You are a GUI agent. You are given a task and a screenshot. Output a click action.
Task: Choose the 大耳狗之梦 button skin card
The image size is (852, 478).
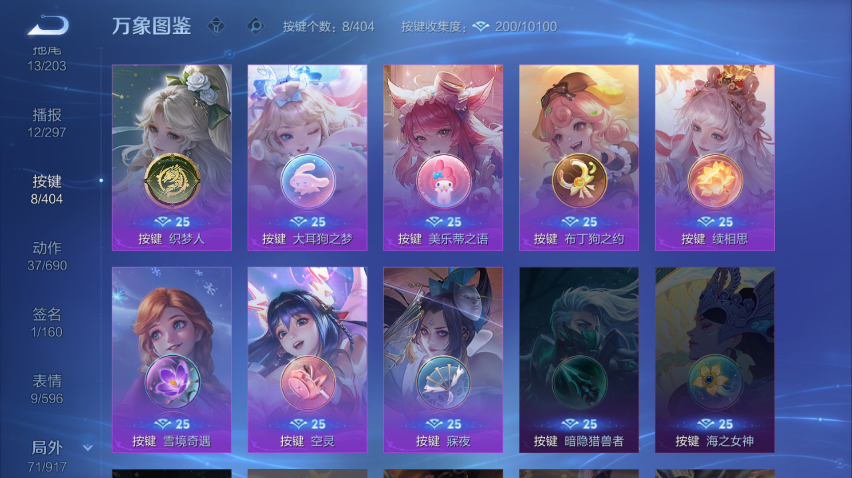click(307, 157)
